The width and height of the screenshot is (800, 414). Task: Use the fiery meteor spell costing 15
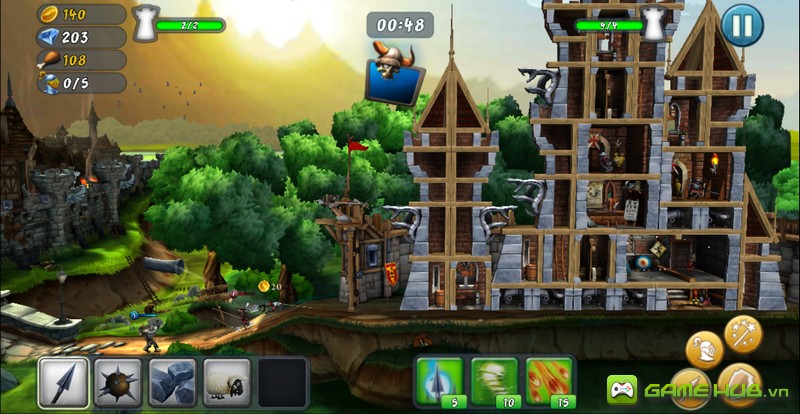click(549, 381)
